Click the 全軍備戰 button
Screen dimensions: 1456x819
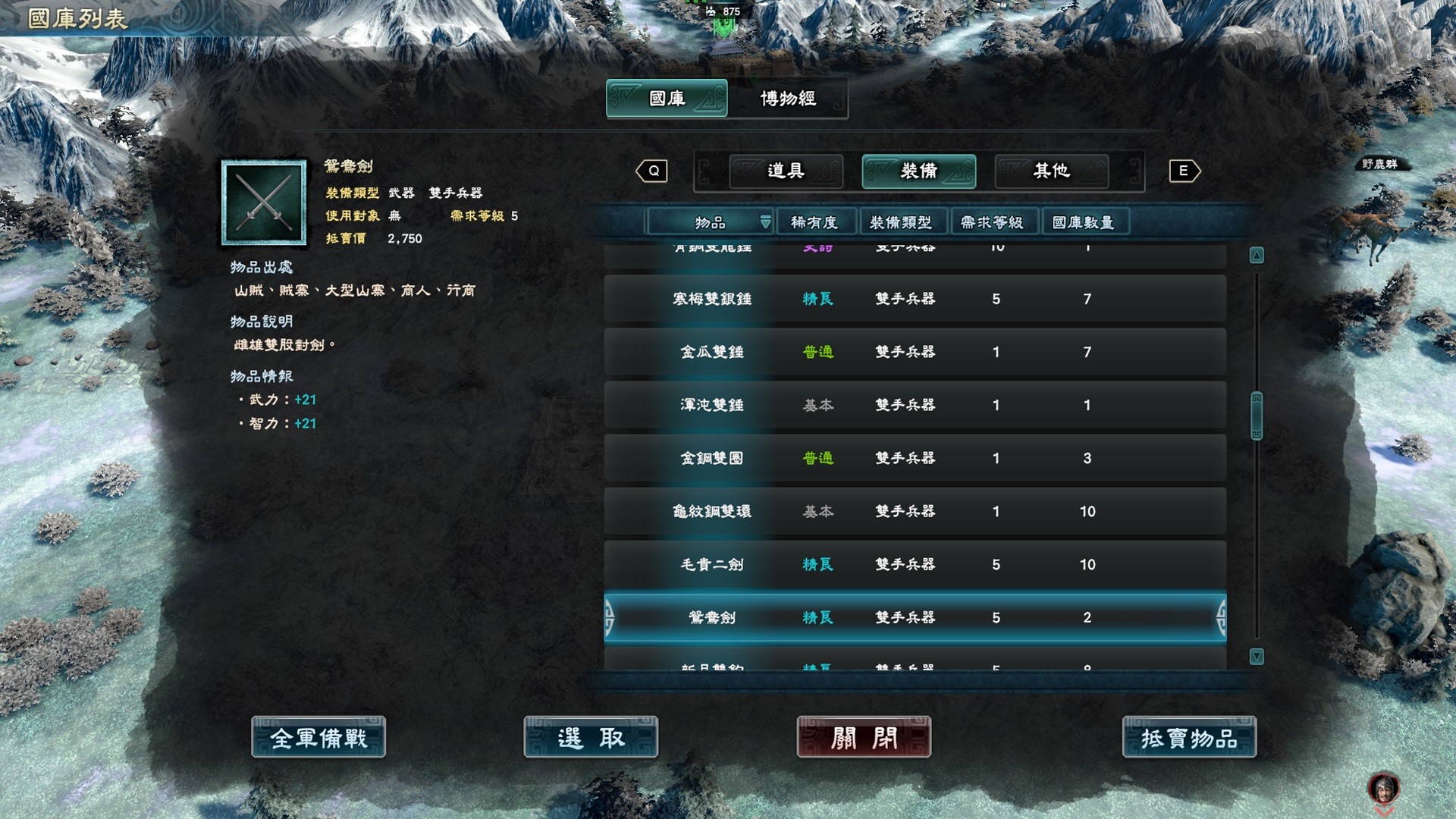point(318,737)
